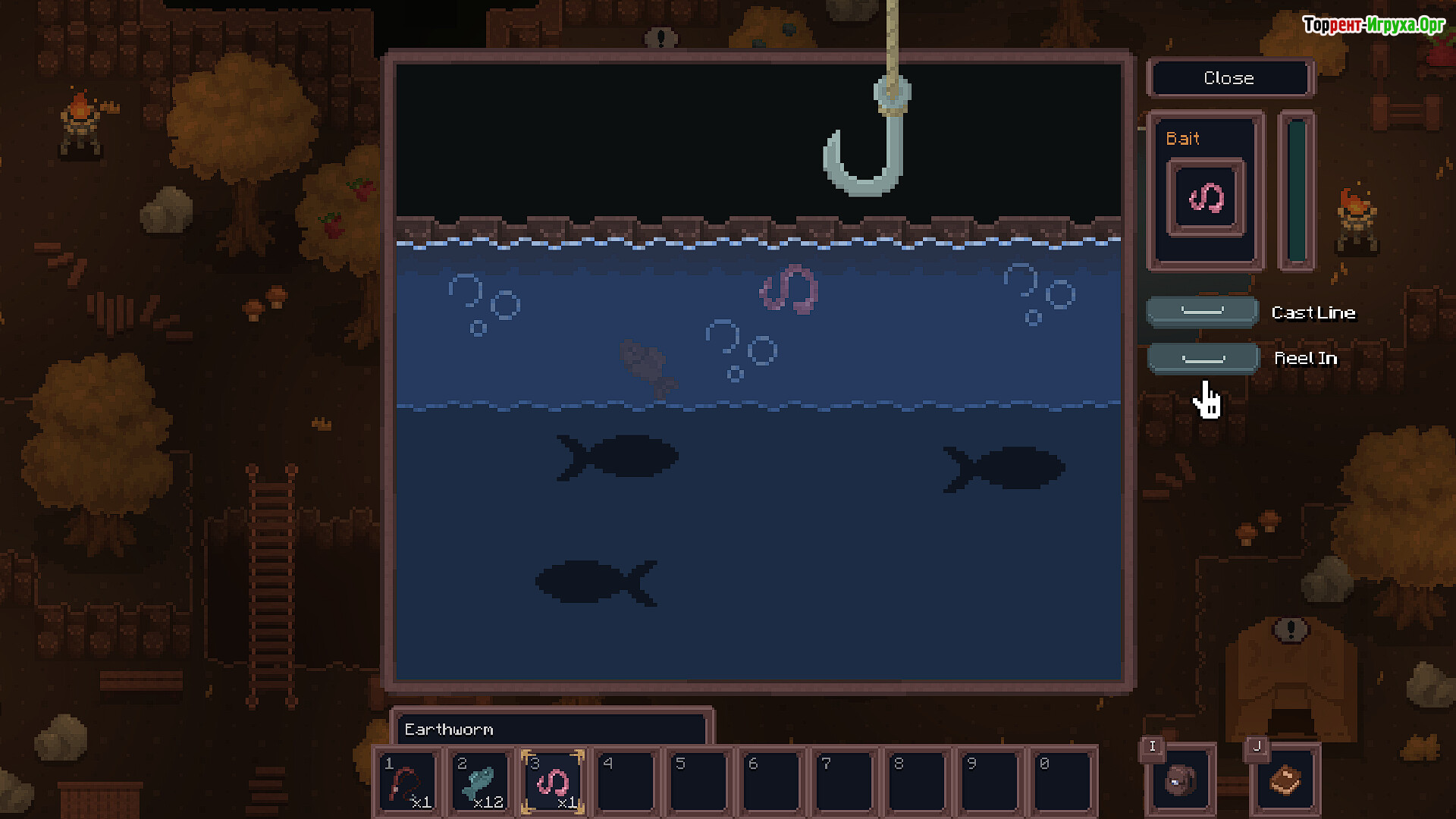The width and height of the screenshot is (1456, 819).
Task: Close the fishing window
Action: [x=1229, y=78]
